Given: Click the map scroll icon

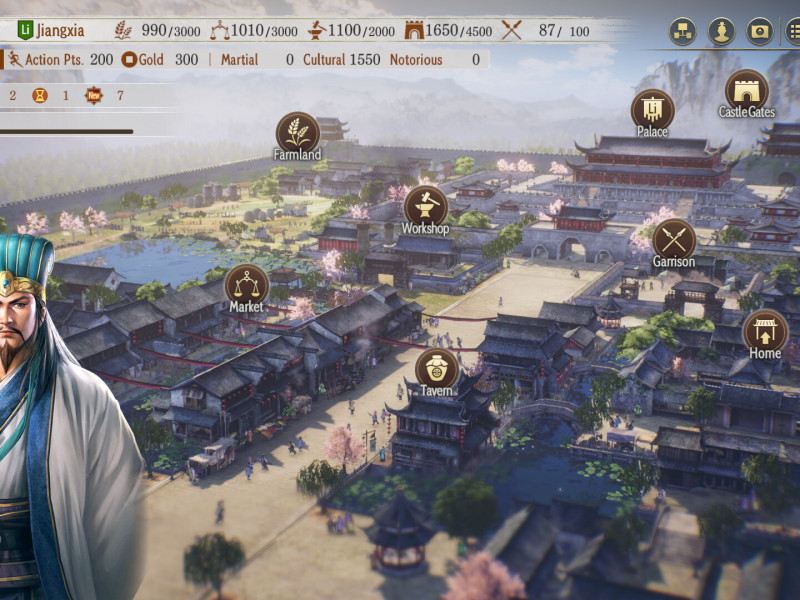Looking at the screenshot, I should click(760, 32).
